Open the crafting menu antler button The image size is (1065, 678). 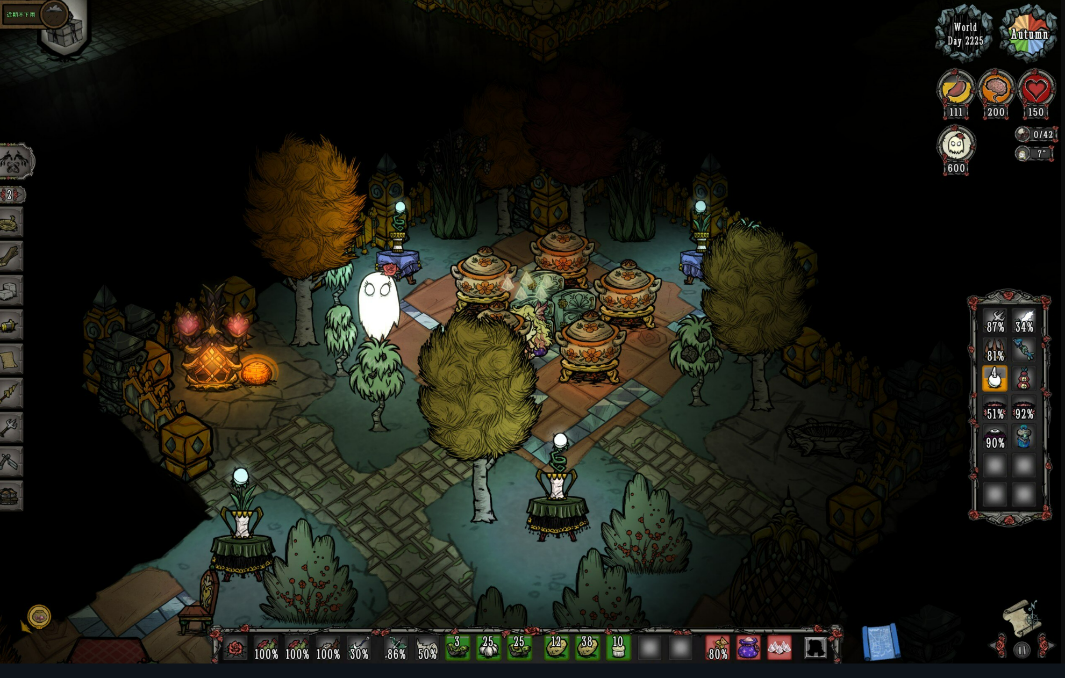pos(16,160)
